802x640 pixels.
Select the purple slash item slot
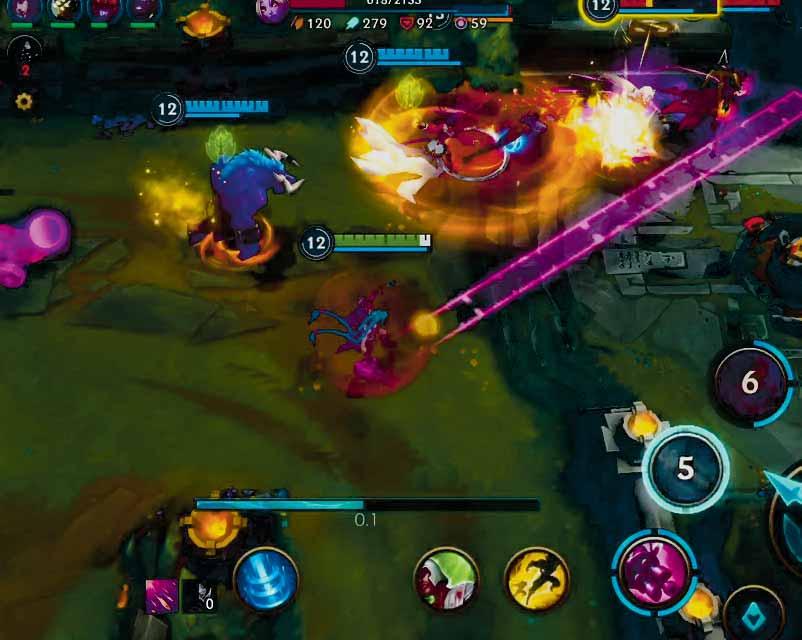[161, 596]
